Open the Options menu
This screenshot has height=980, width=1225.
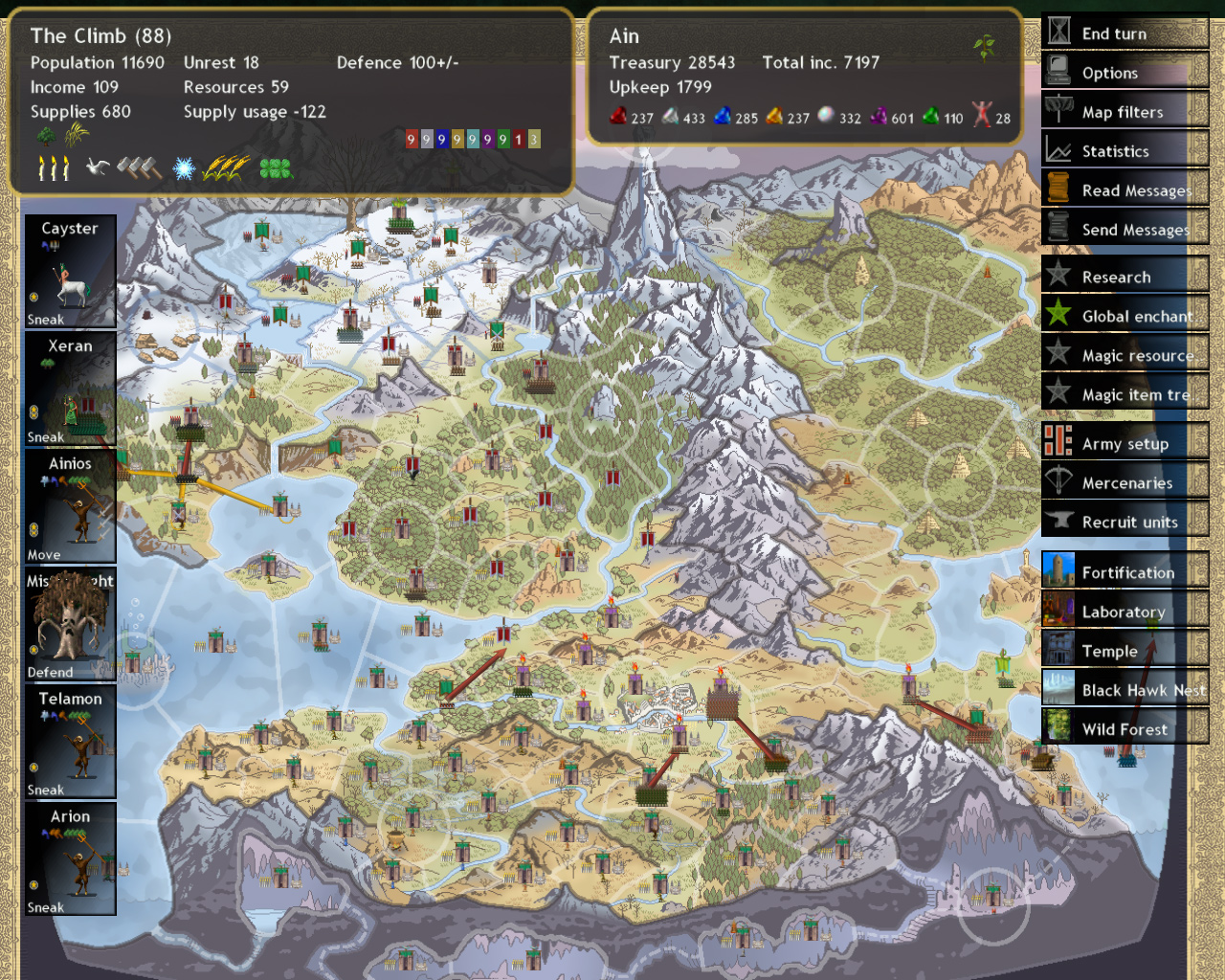click(x=1110, y=72)
